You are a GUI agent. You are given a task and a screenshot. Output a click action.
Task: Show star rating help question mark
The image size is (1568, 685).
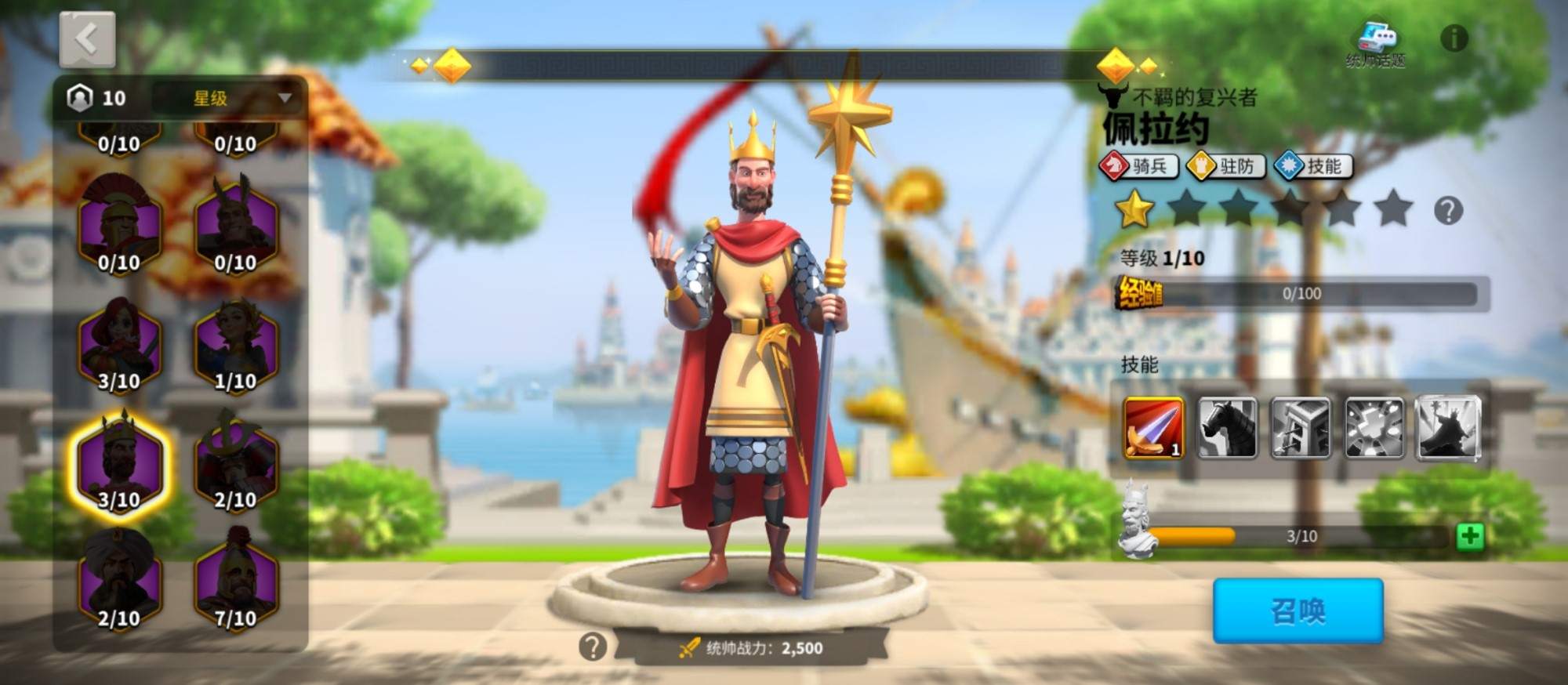tap(1447, 211)
